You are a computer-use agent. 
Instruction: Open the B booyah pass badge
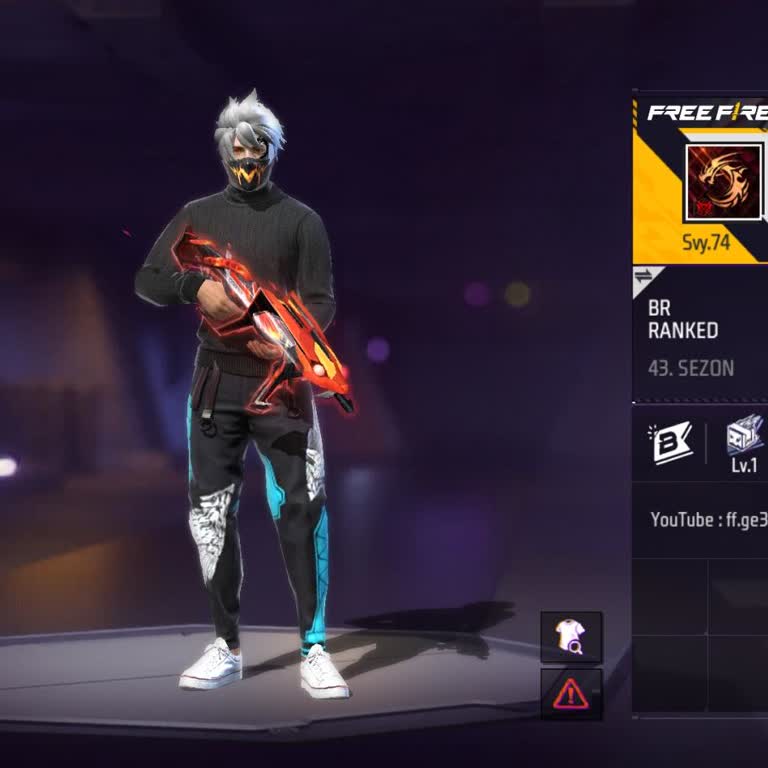672,443
